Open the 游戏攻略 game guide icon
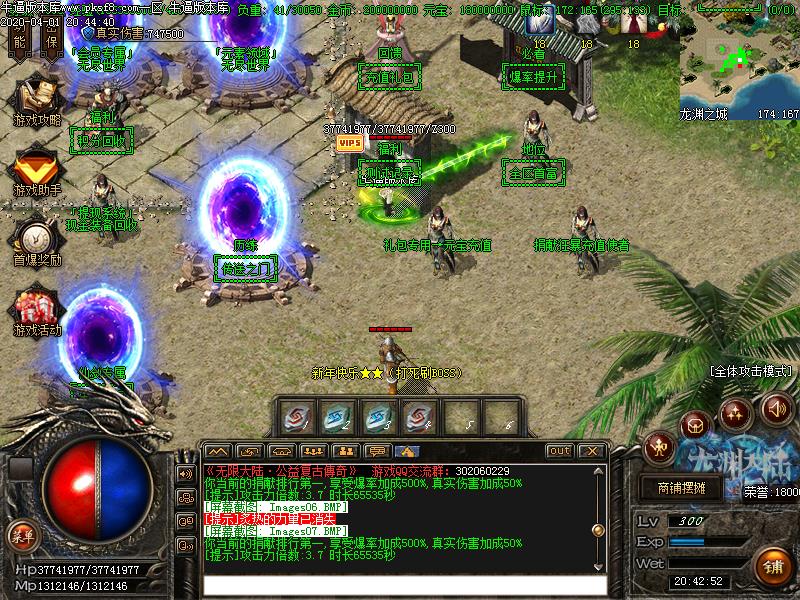The height and width of the screenshot is (600, 800). pyautogui.click(x=37, y=98)
